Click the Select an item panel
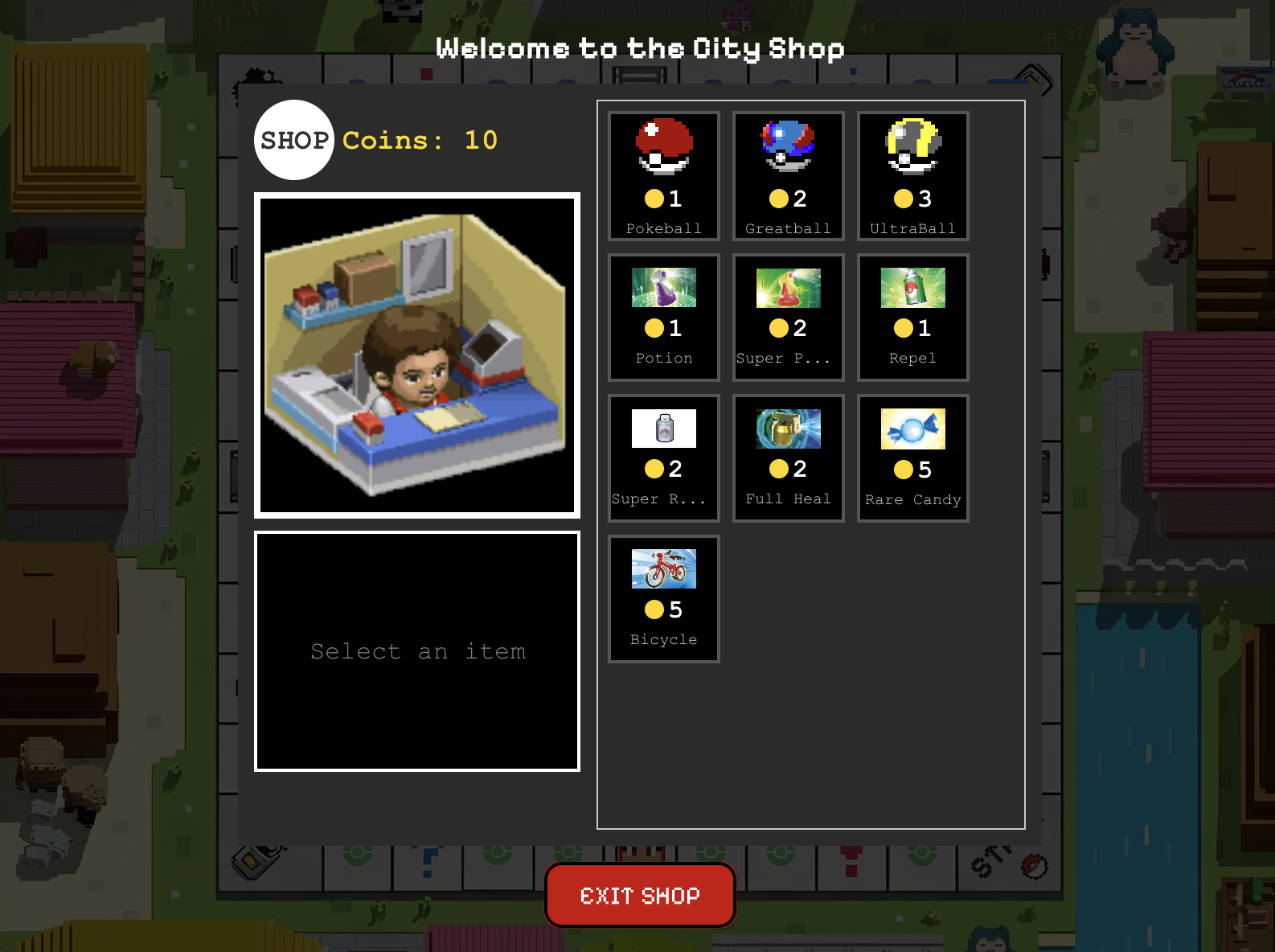 coord(417,651)
